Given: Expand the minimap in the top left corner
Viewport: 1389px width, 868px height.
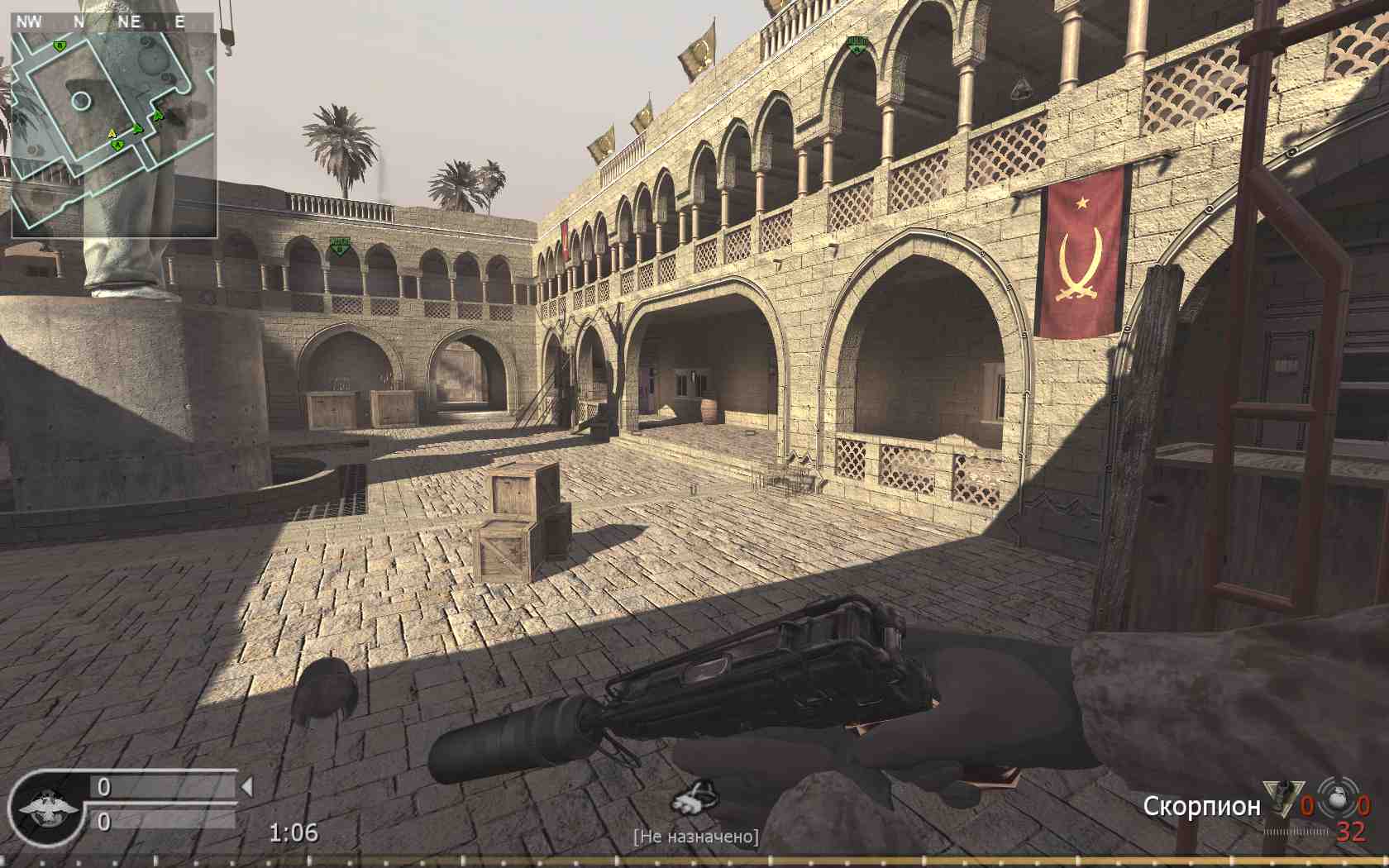Looking at the screenshot, I should click(x=116, y=124).
